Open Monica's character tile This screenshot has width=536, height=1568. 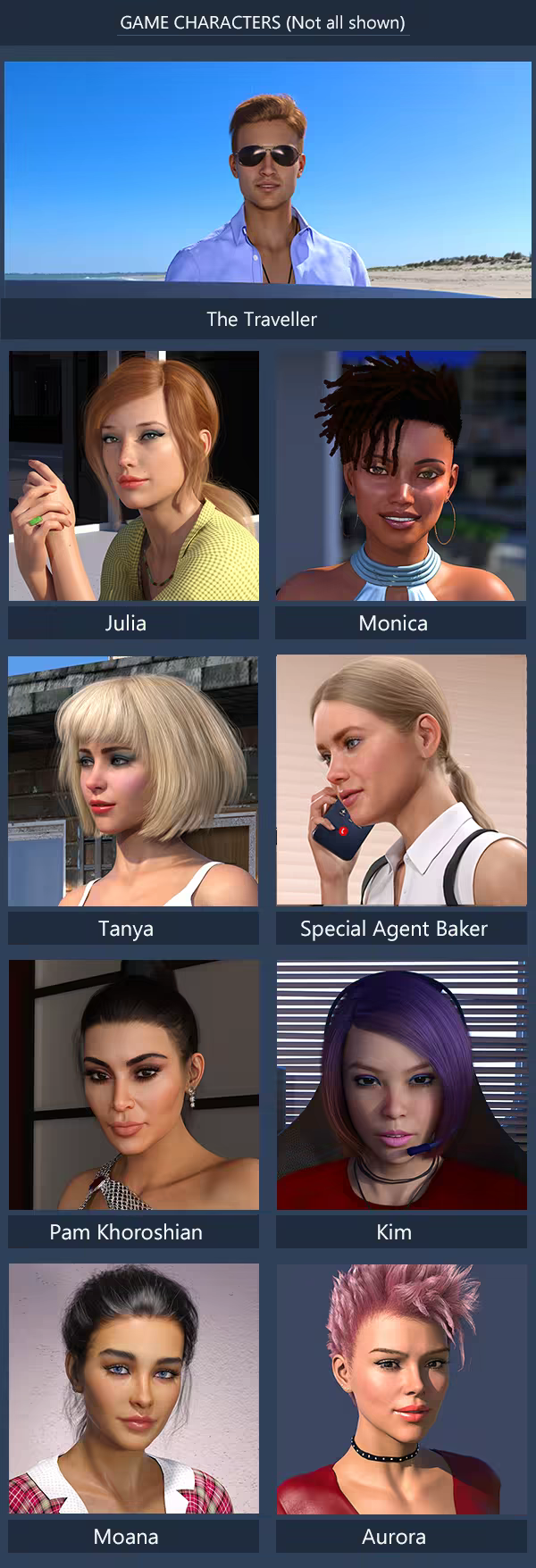click(401, 475)
